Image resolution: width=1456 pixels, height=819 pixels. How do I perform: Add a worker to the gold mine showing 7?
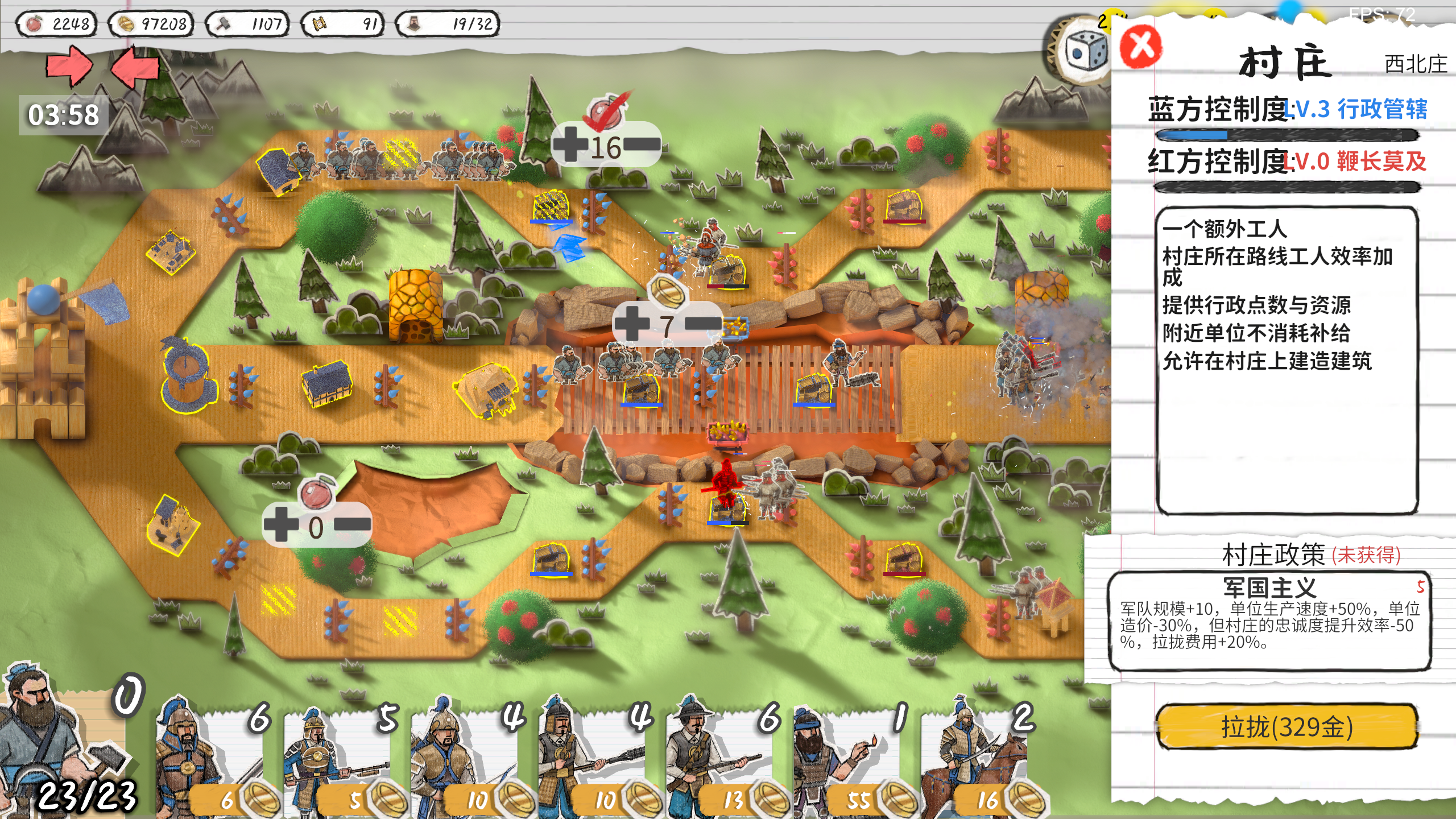631,323
